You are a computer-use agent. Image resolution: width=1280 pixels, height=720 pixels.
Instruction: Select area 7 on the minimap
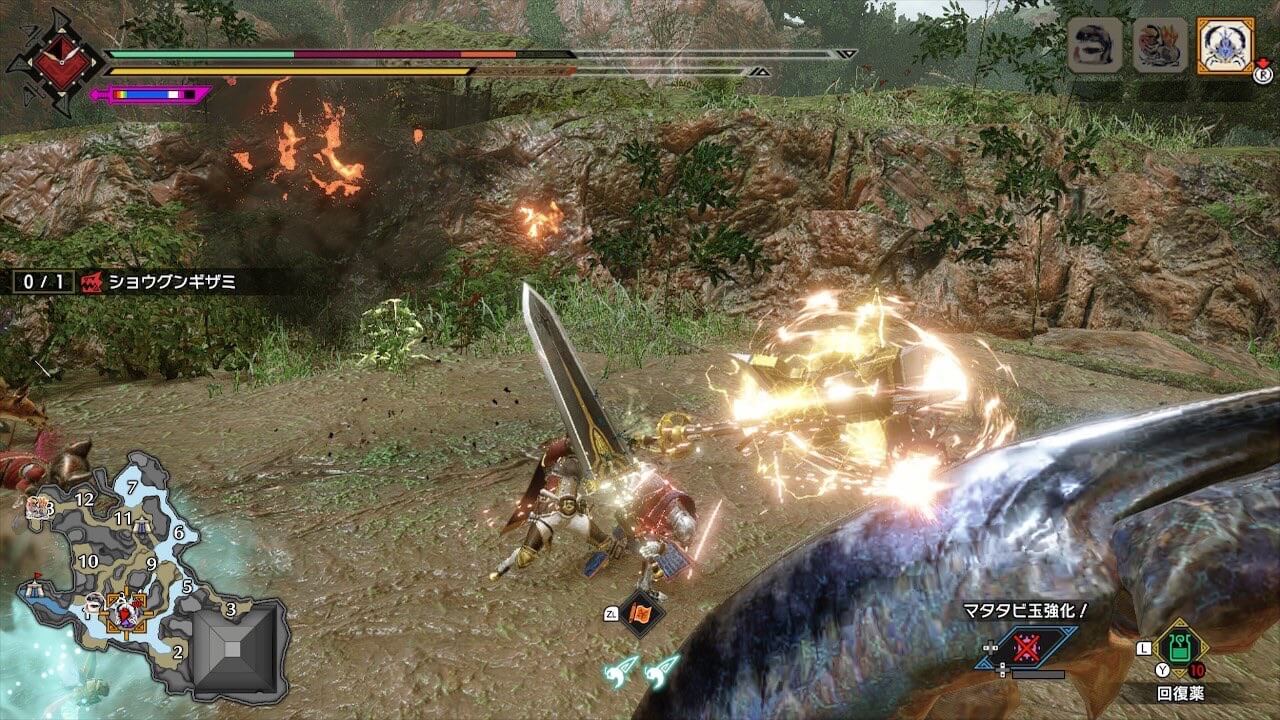[132, 488]
